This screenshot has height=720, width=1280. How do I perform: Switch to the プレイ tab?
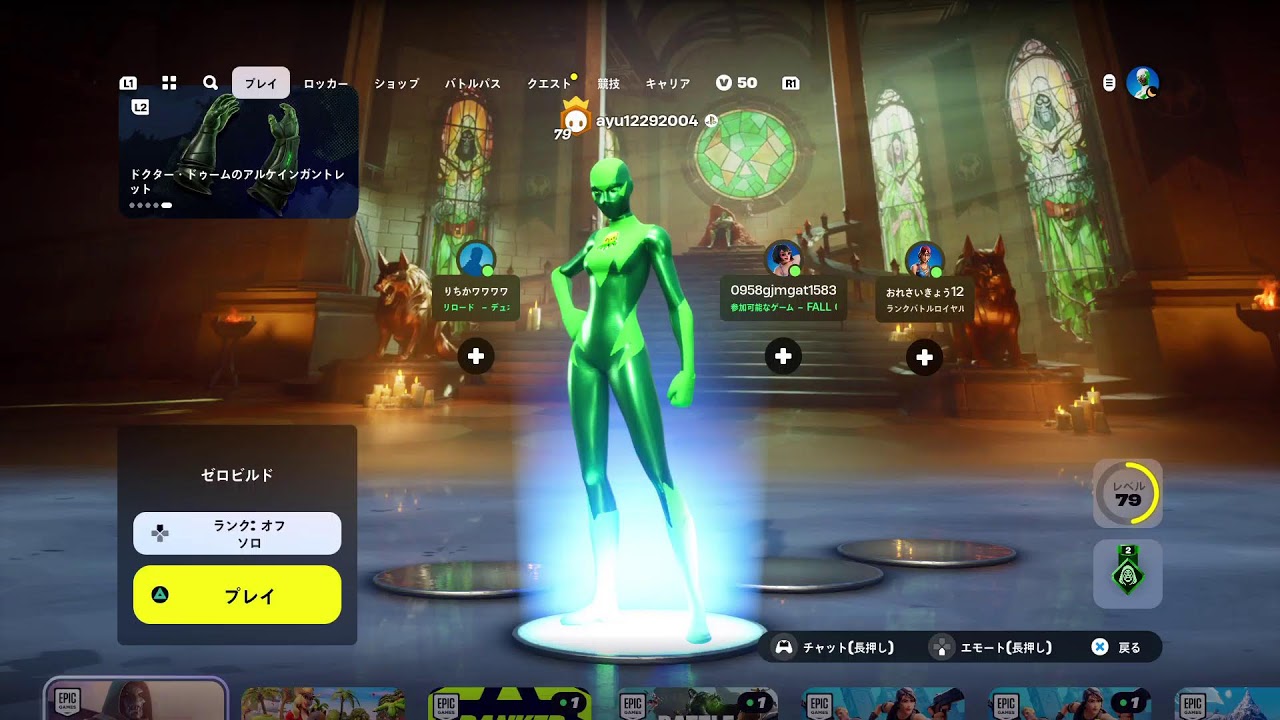[x=261, y=83]
